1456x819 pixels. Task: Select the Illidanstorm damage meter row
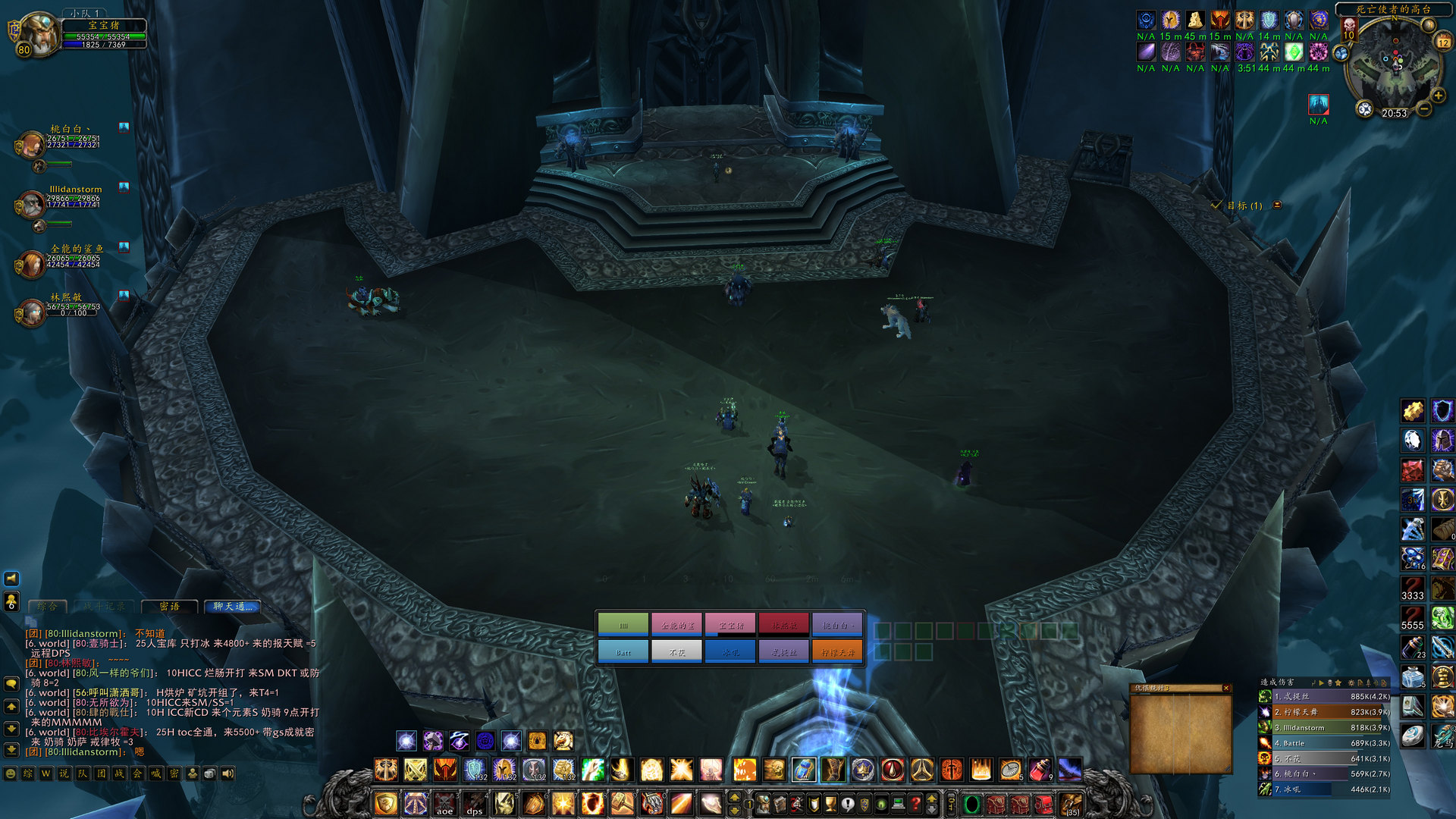(1325, 727)
